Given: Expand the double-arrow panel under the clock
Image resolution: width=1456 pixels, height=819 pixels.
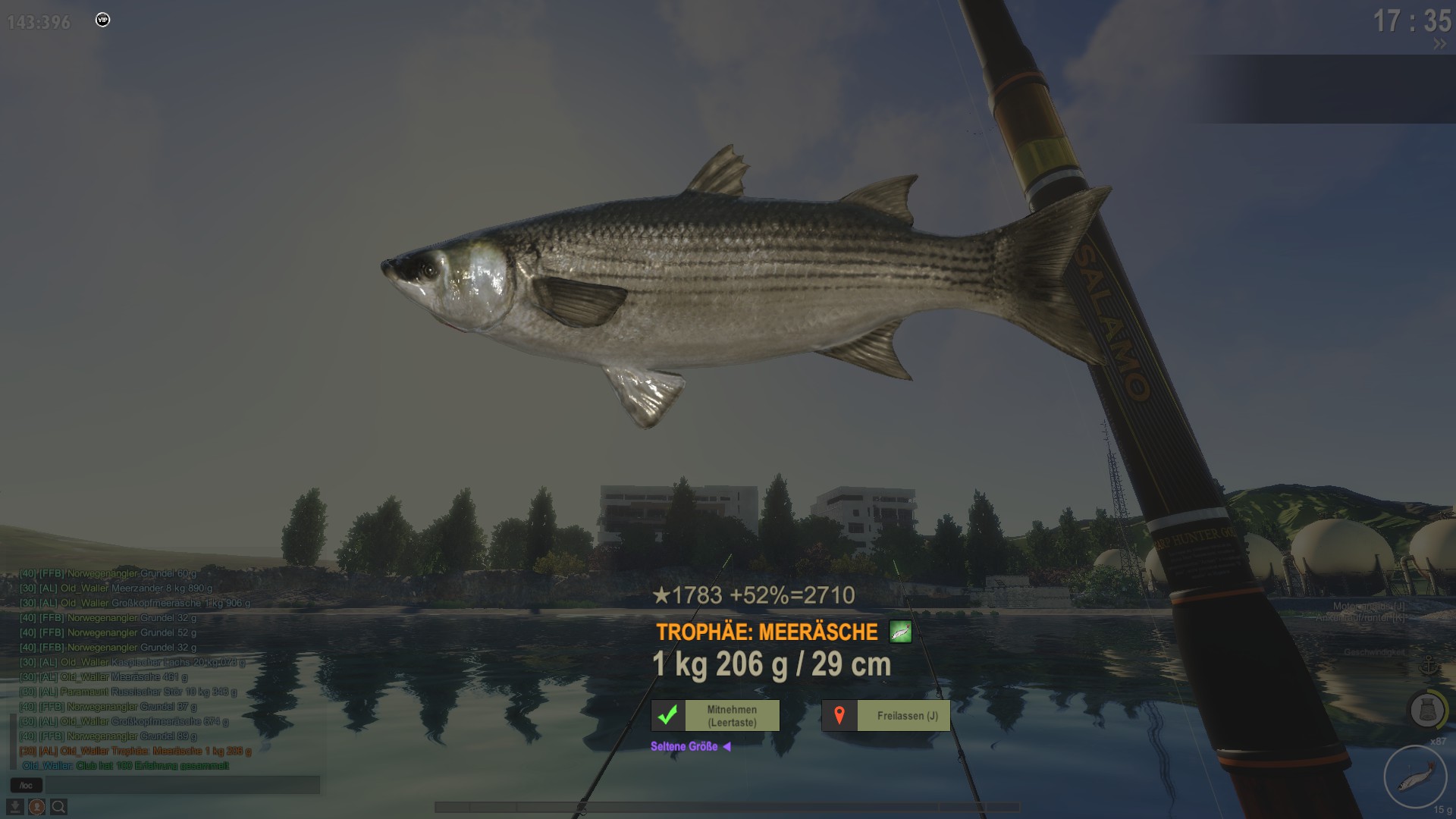Looking at the screenshot, I should pyautogui.click(x=1439, y=45).
